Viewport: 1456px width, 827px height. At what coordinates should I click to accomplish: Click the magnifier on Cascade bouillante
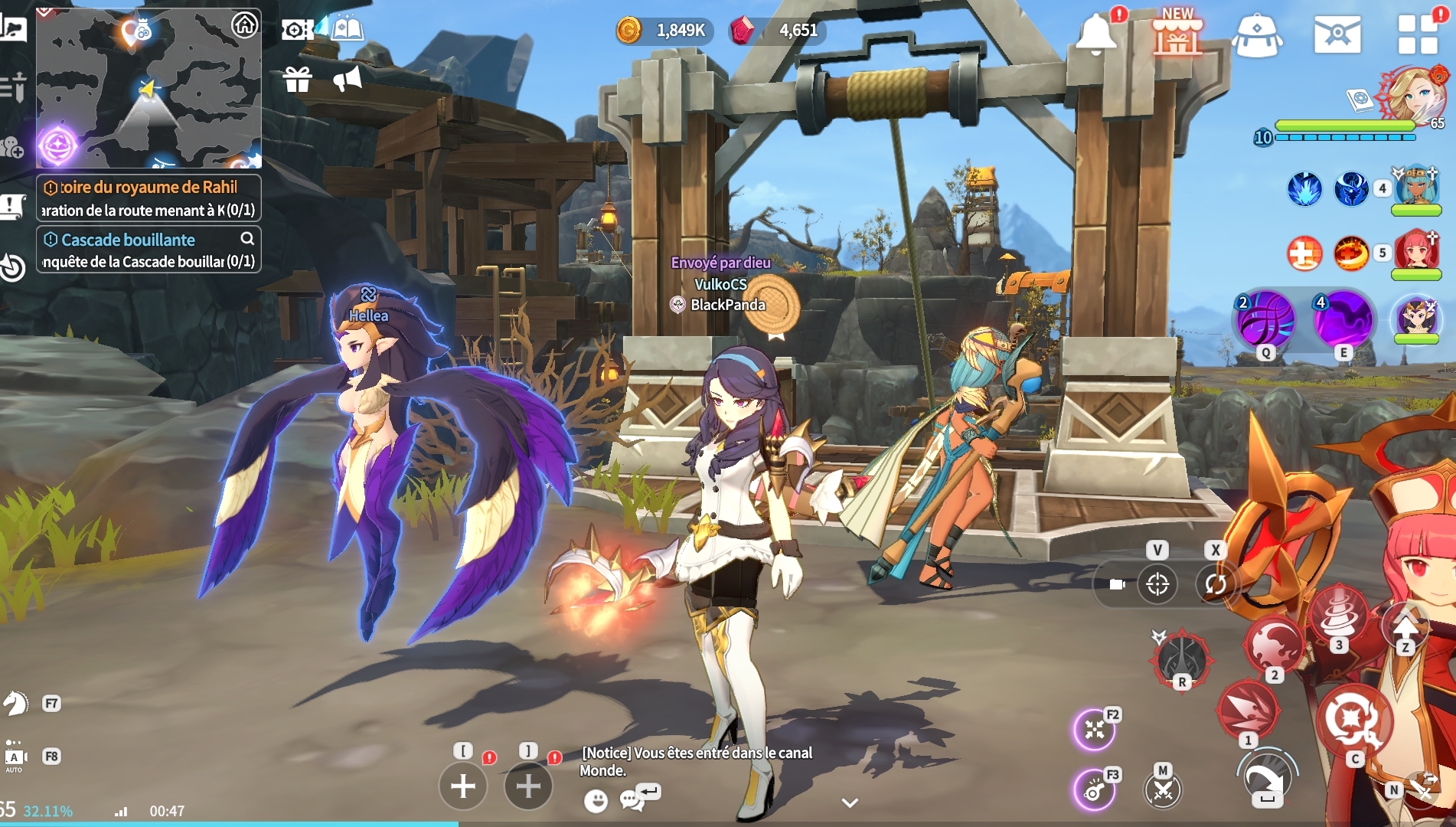point(247,239)
